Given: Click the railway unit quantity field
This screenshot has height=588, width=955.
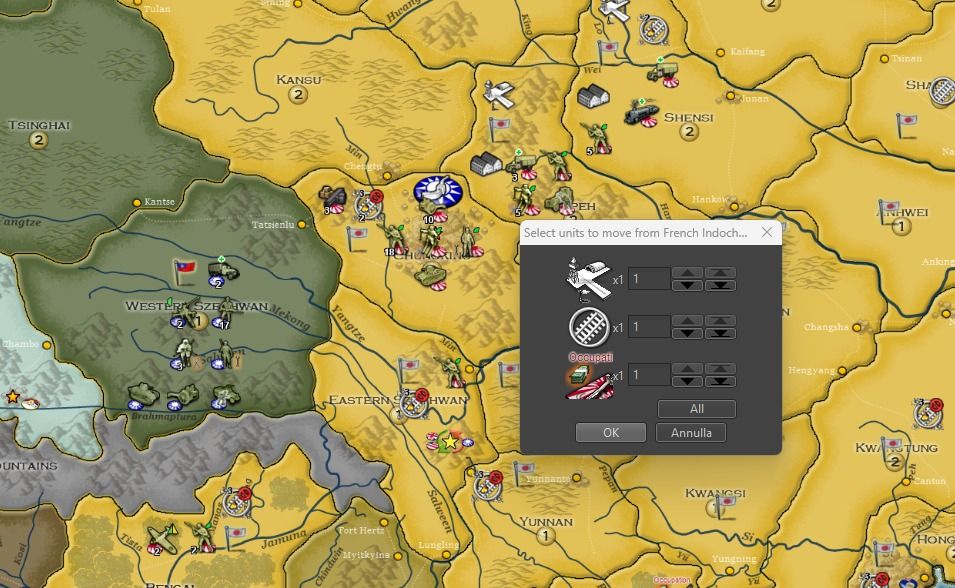Looking at the screenshot, I should click(x=649, y=327).
